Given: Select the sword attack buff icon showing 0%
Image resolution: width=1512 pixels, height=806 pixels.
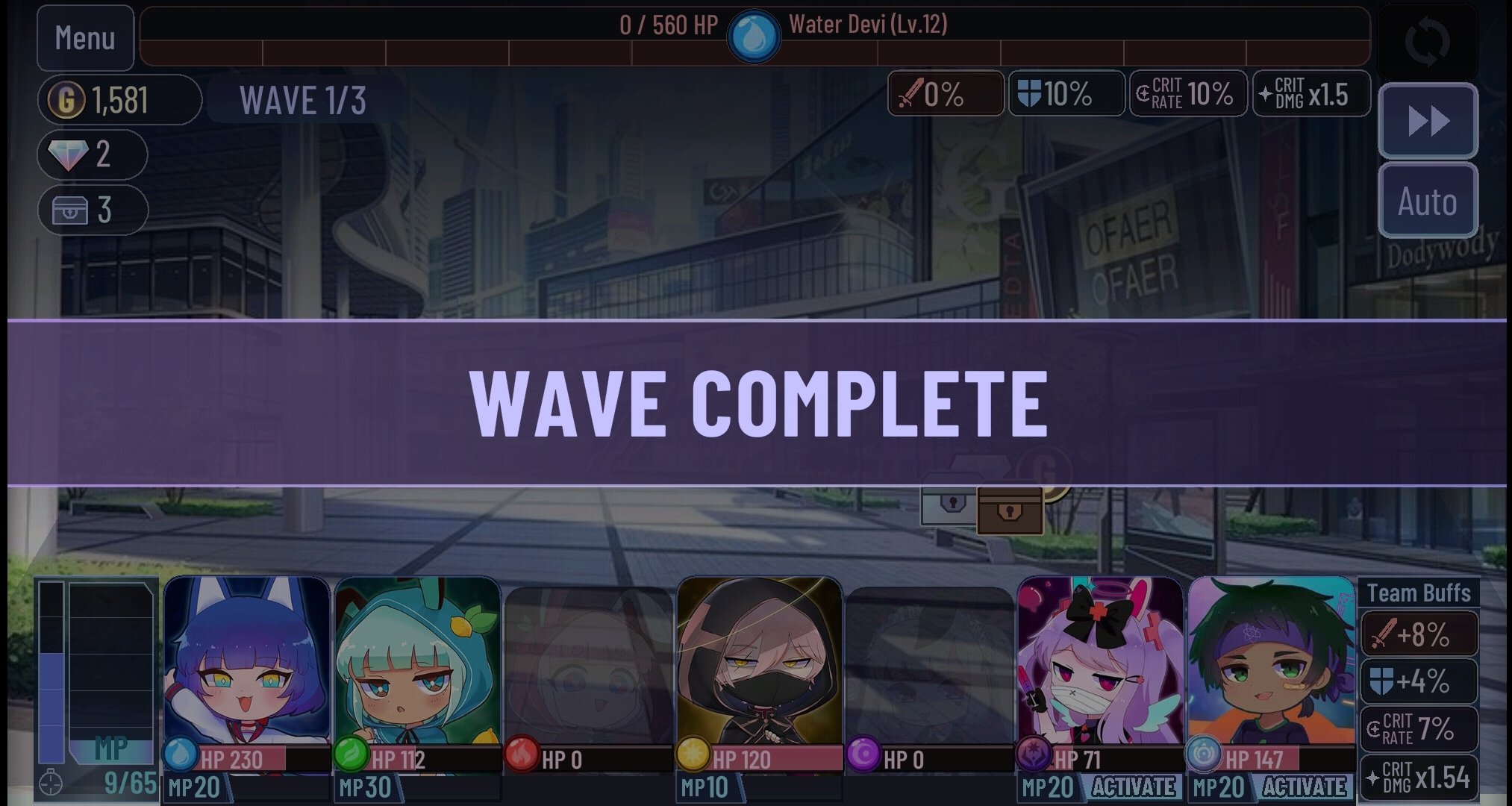Looking at the screenshot, I should [946, 94].
